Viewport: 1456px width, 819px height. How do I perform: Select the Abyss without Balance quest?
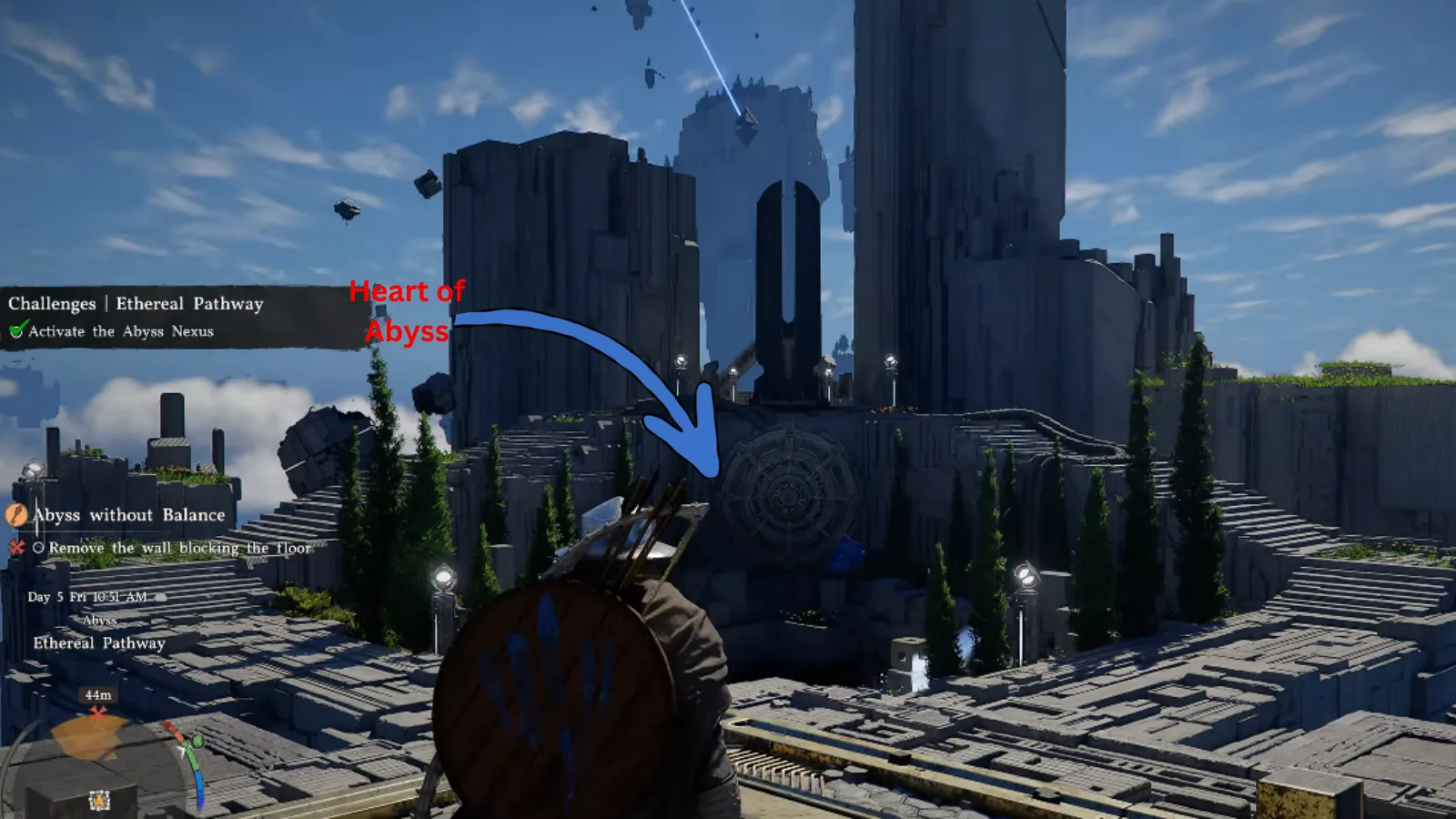click(128, 515)
